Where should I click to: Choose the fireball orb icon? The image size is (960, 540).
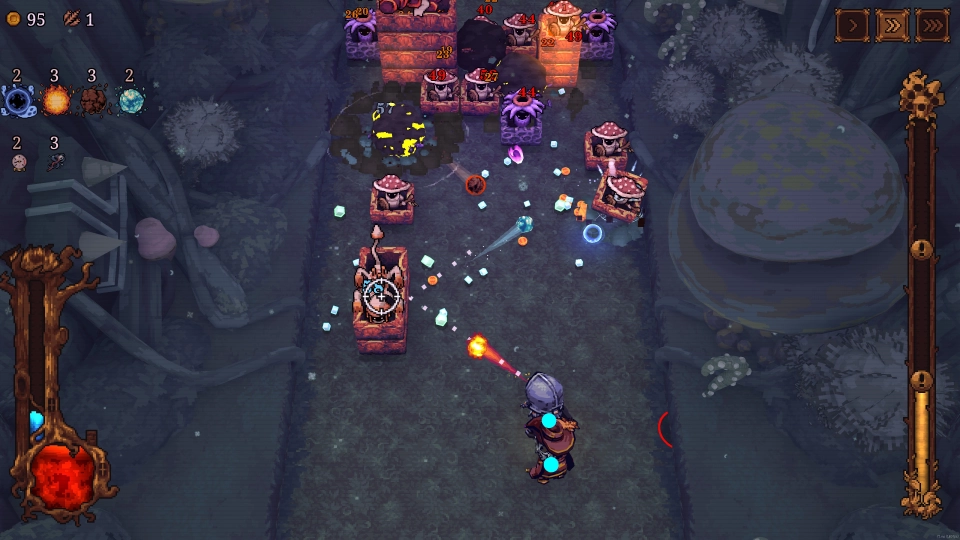(55, 100)
